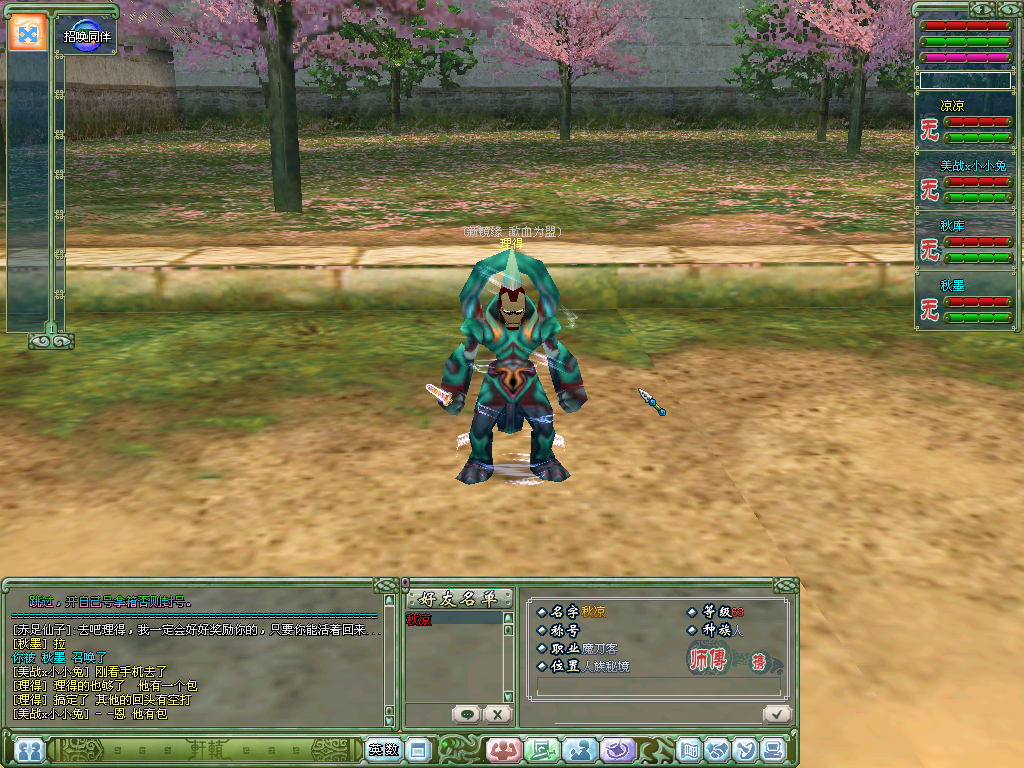The width and height of the screenshot is (1024, 768).
Task: Close the friends list with the X button
Action: pos(497,714)
